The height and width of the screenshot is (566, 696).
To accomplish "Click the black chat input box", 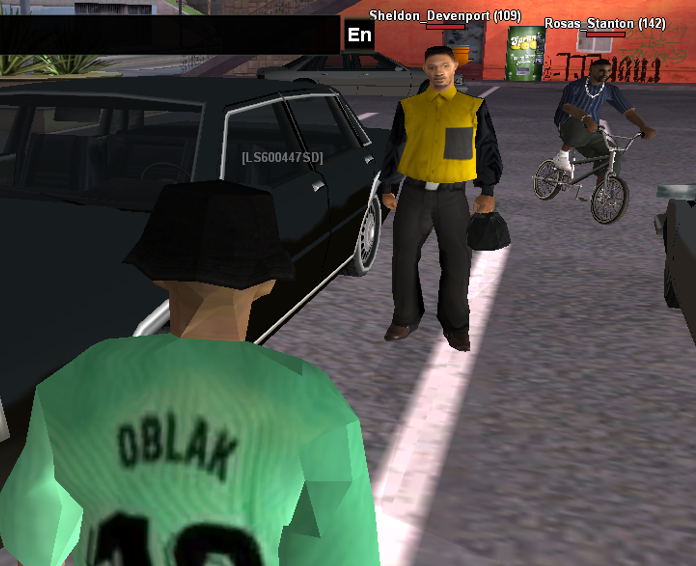I will pyautogui.click(x=170, y=35).
